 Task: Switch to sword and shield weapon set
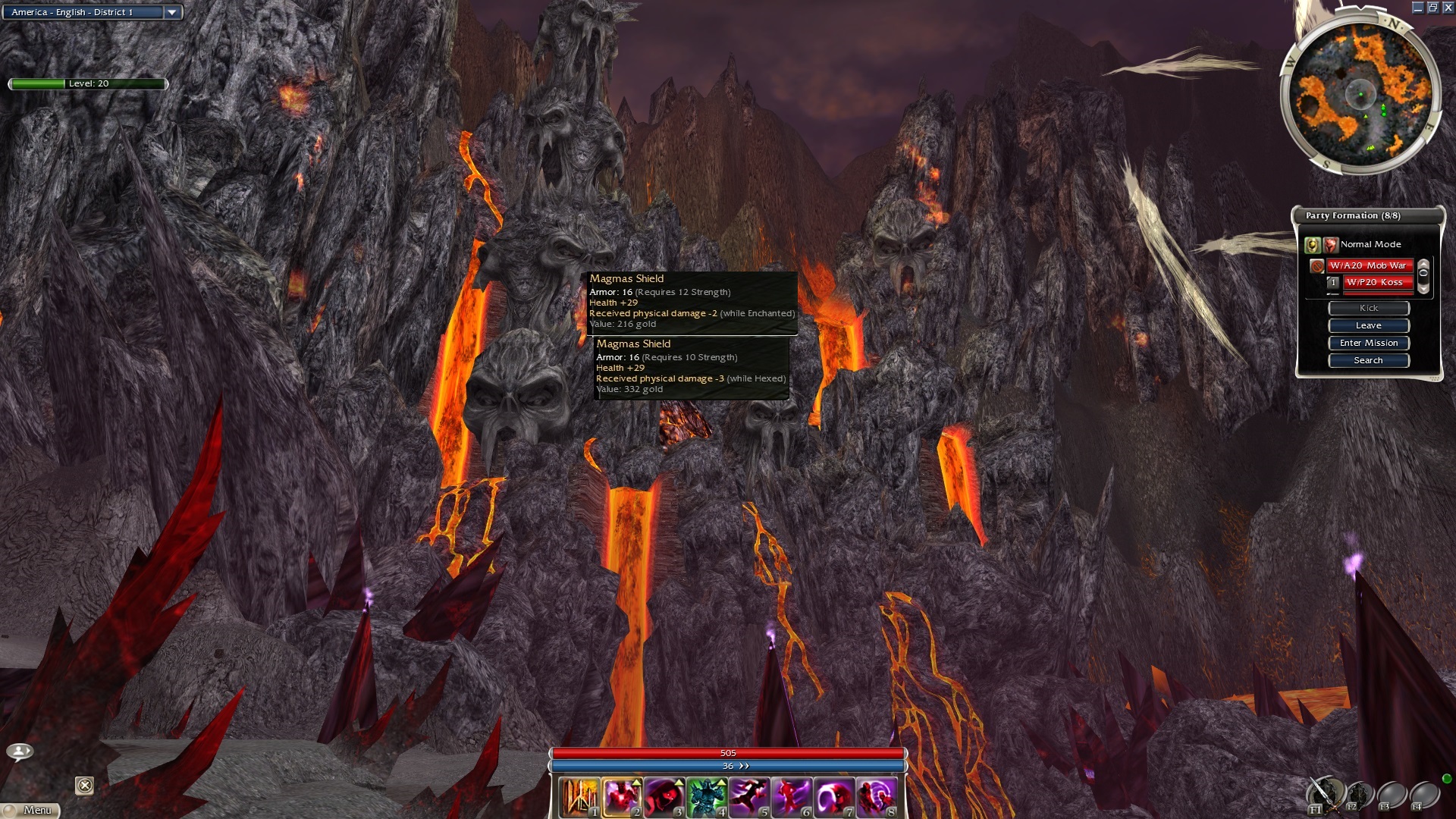pos(1324,794)
